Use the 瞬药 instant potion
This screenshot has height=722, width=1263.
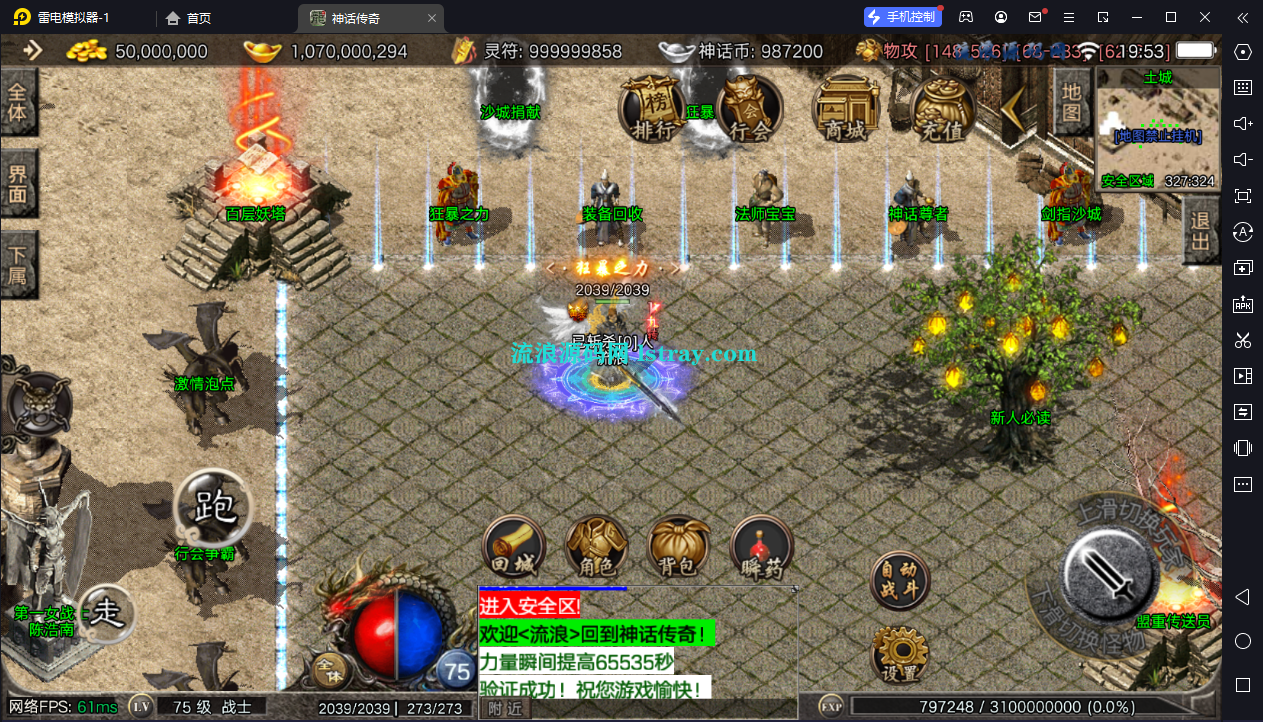pos(761,548)
